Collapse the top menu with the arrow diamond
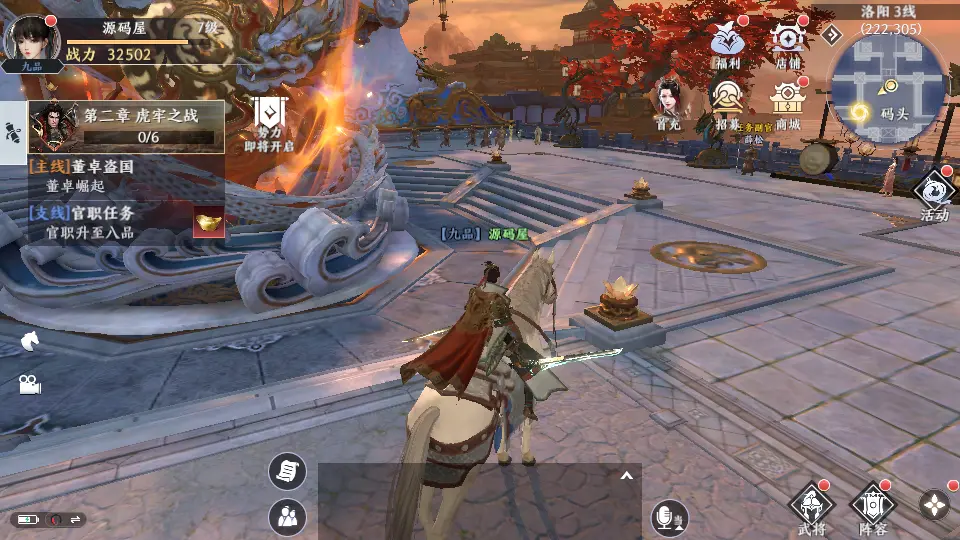Image resolution: width=960 pixels, height=540 pixels. [832, 35]
